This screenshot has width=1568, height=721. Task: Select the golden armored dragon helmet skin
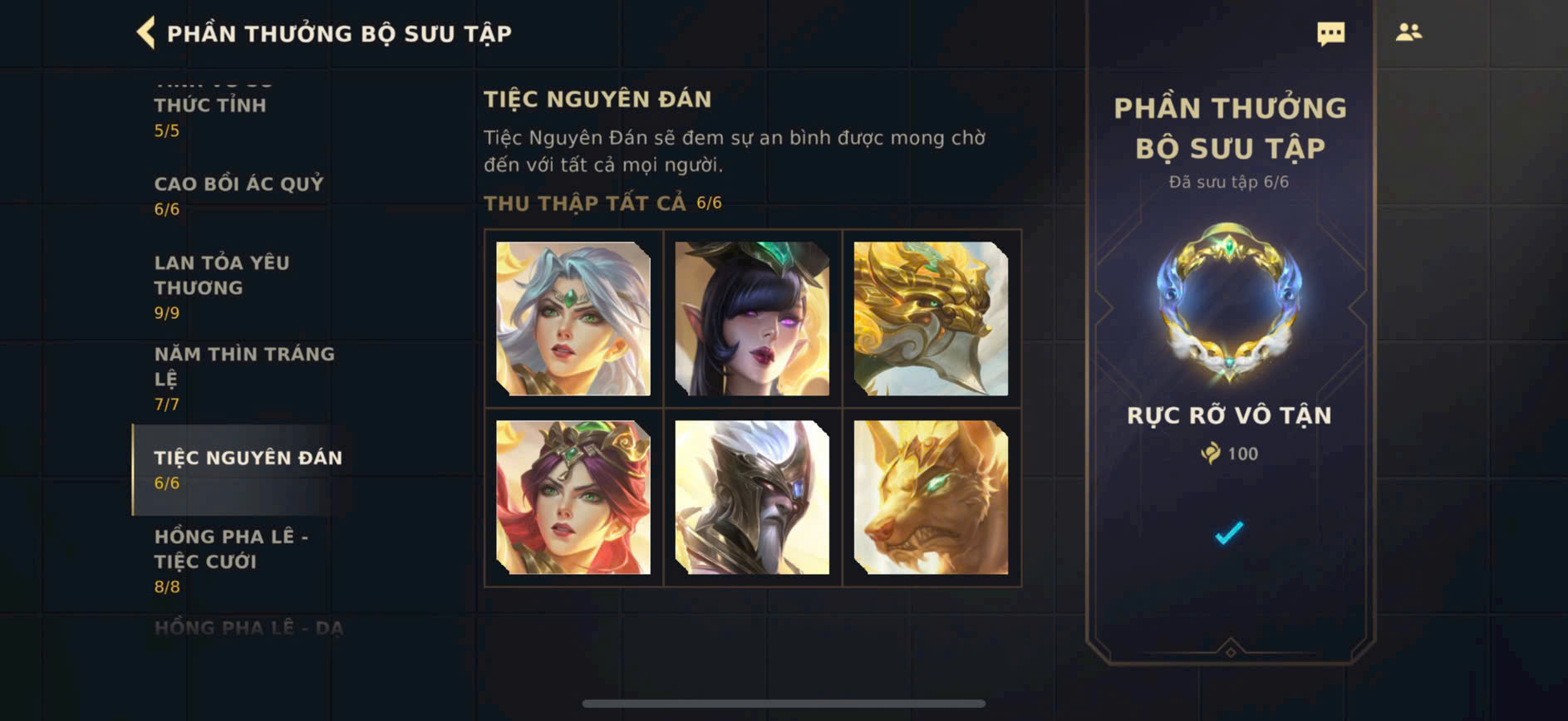(931, 319)
